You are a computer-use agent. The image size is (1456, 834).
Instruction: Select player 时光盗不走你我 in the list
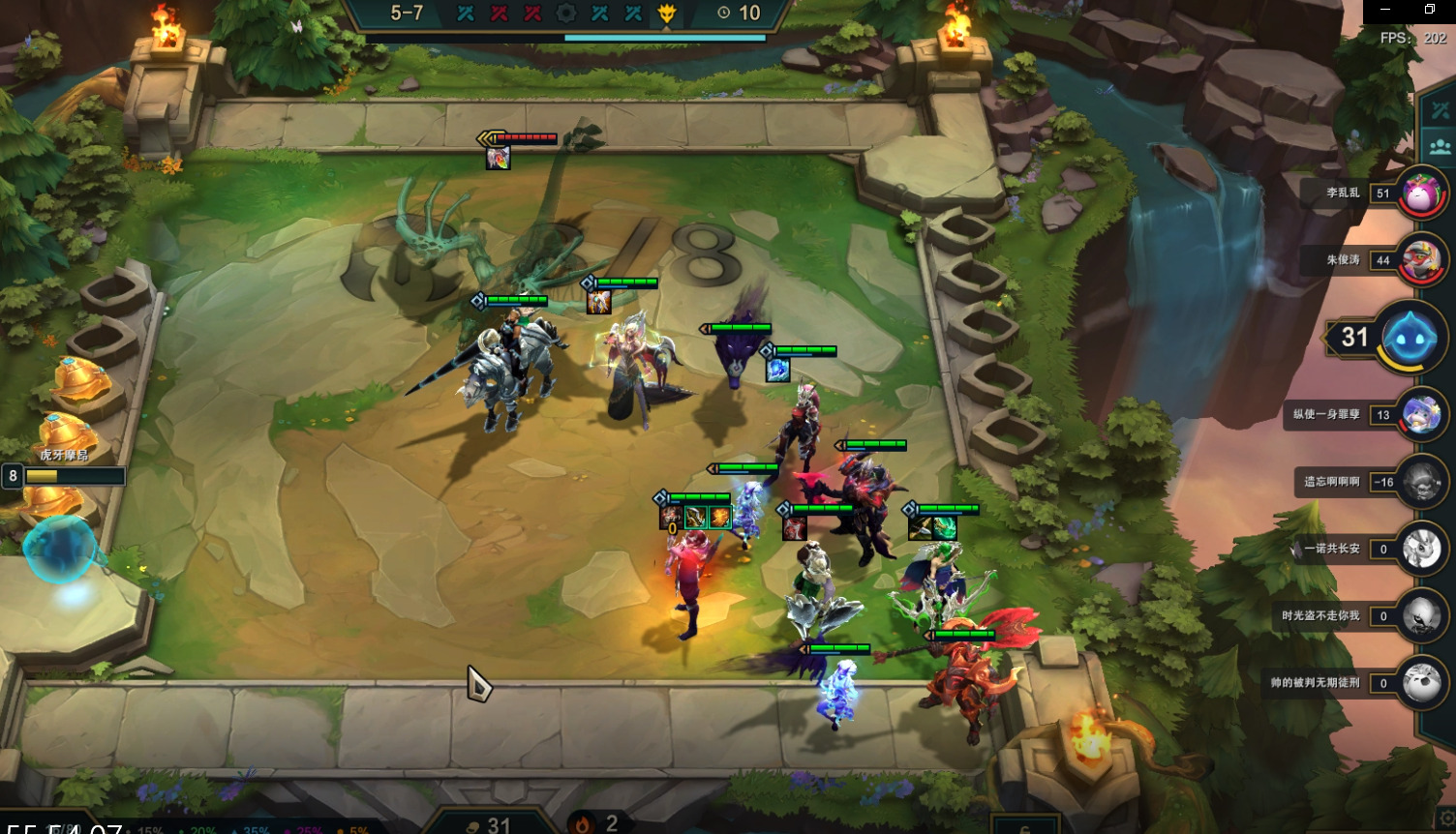tap(1422, 616)
